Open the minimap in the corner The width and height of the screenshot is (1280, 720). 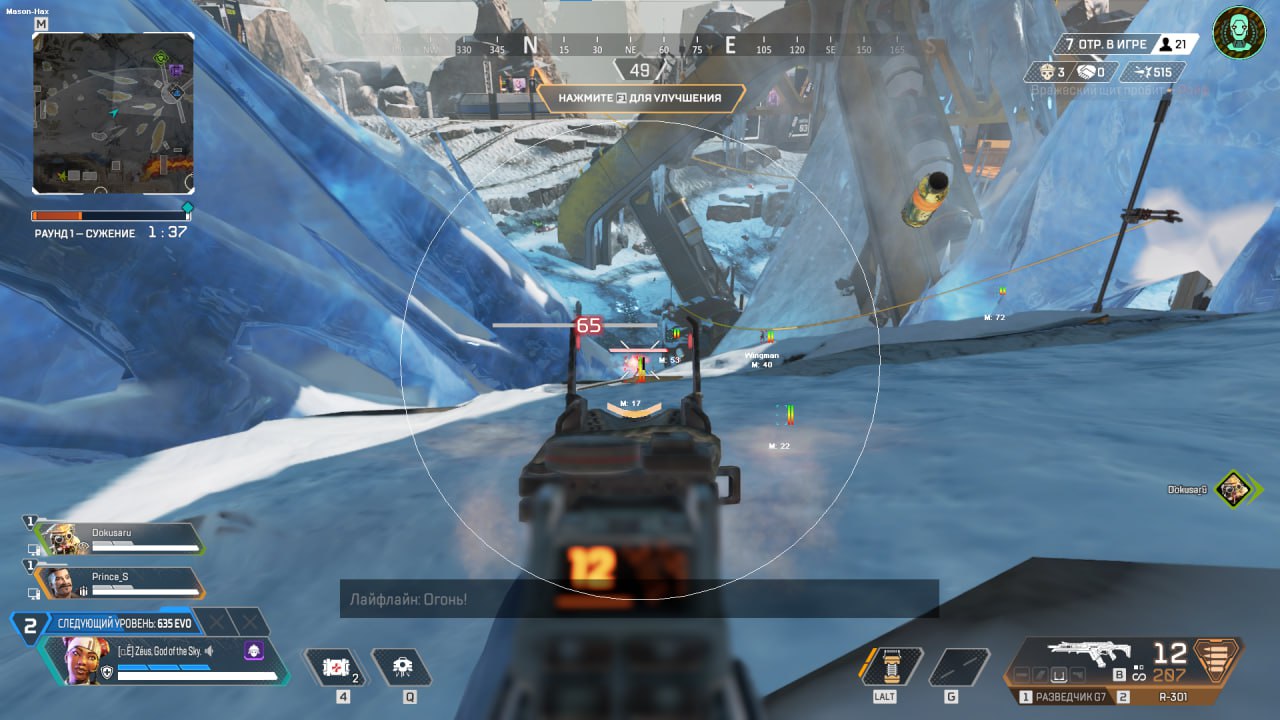pyautogui.click(x=113, y=113)
